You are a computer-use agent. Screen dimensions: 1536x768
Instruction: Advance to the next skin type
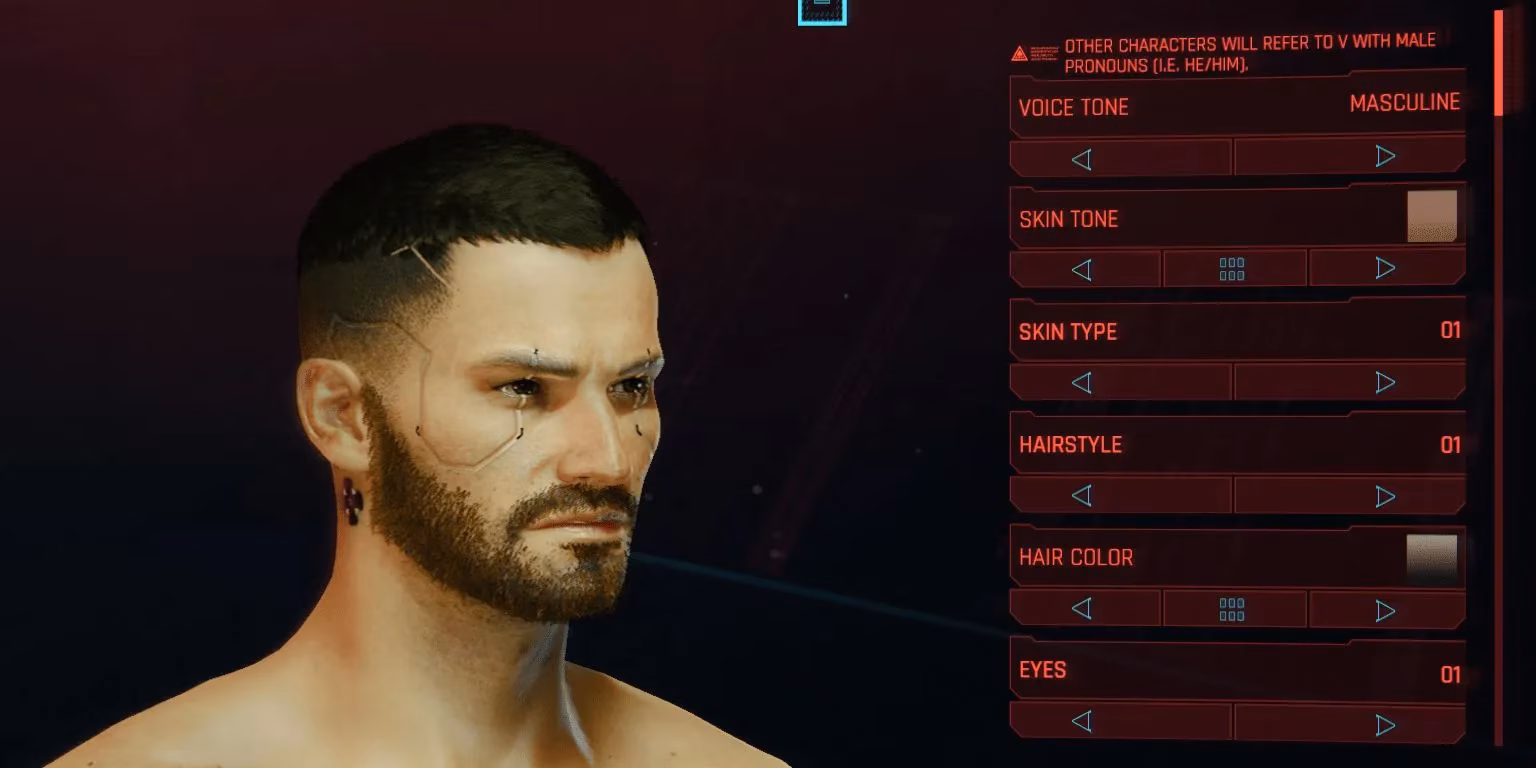[x=1386, y=381]
